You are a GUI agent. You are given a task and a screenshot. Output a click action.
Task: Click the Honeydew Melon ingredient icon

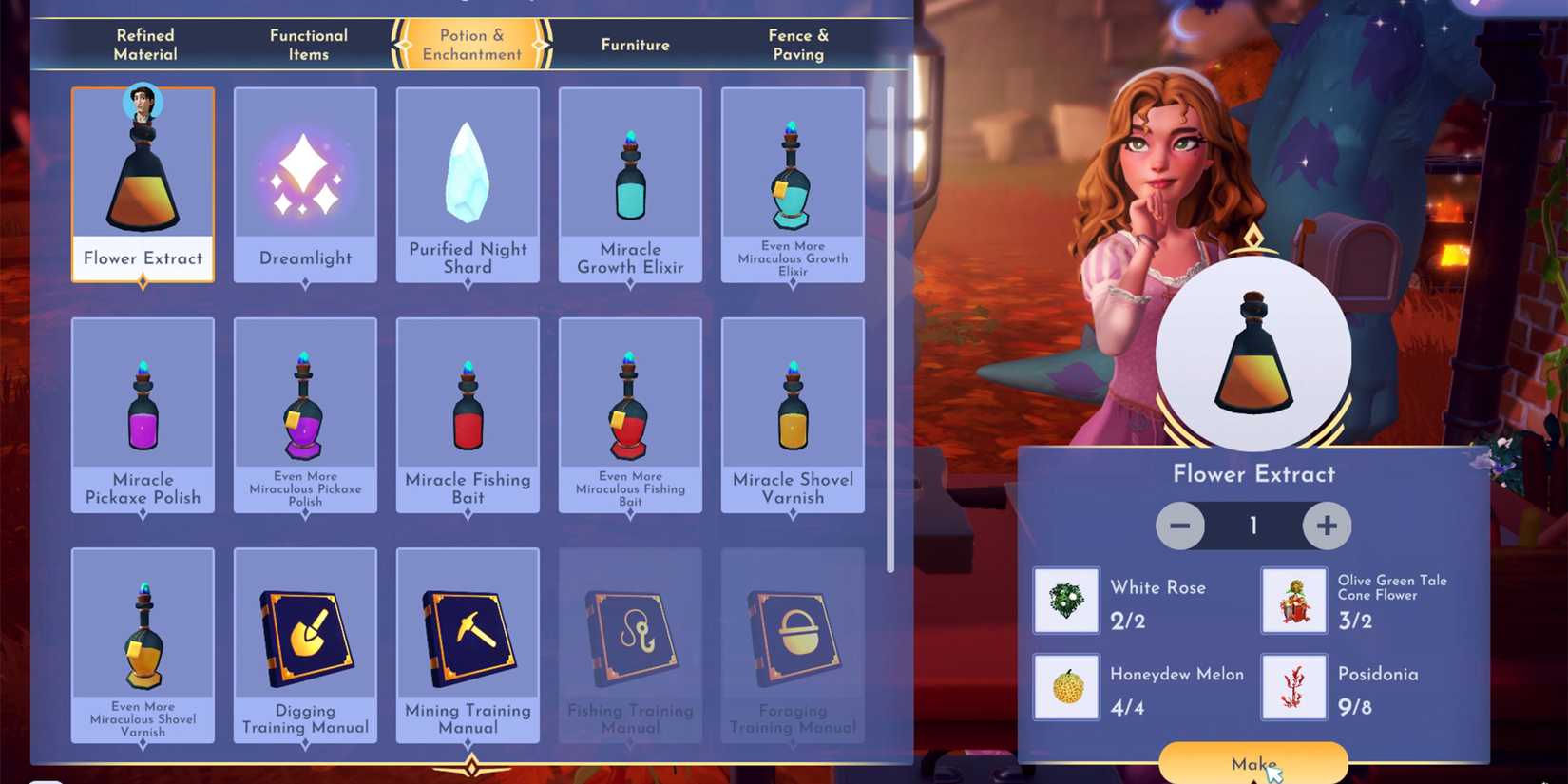pos(1064,686)
